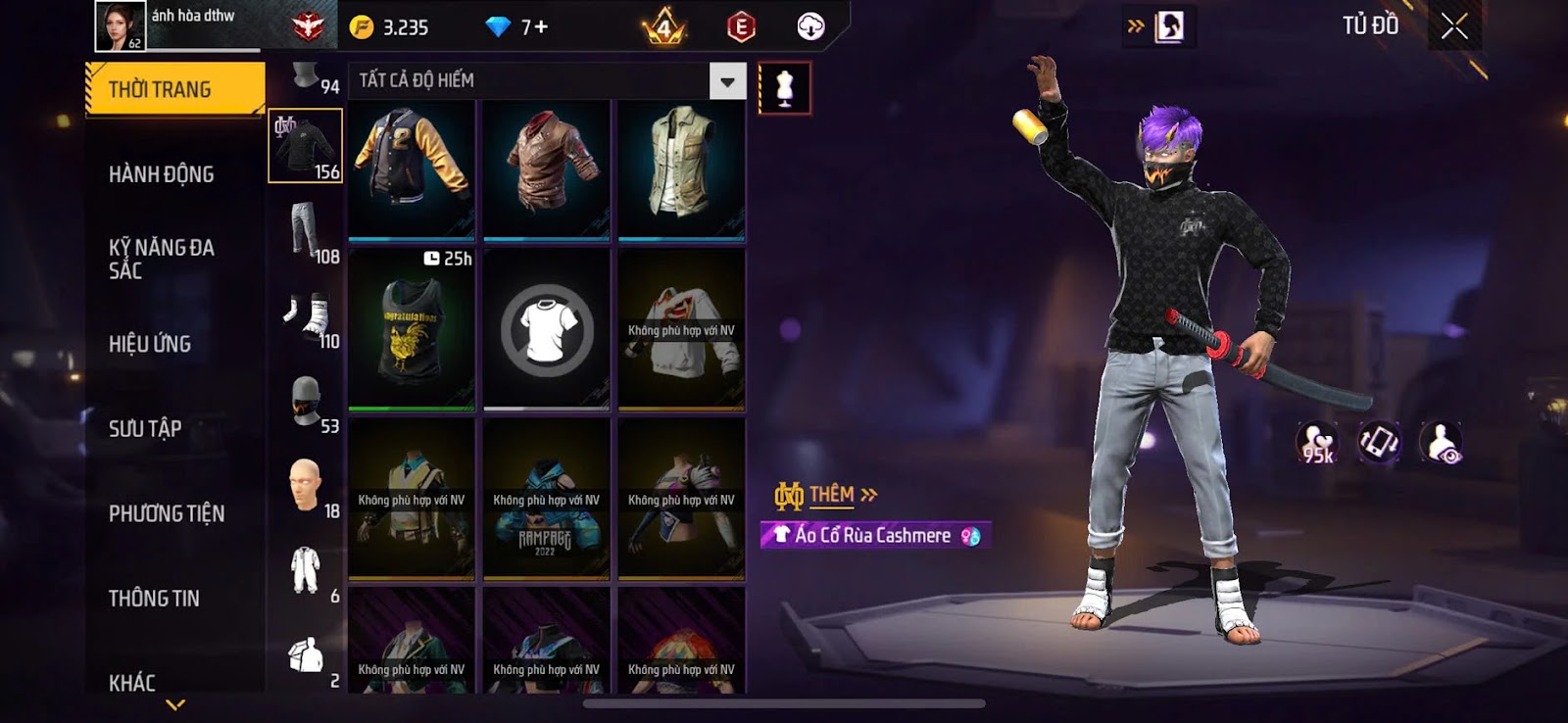Show the Thông Tin tab
The height and width of the screenshot is (723, 1568).
(154, 599)
